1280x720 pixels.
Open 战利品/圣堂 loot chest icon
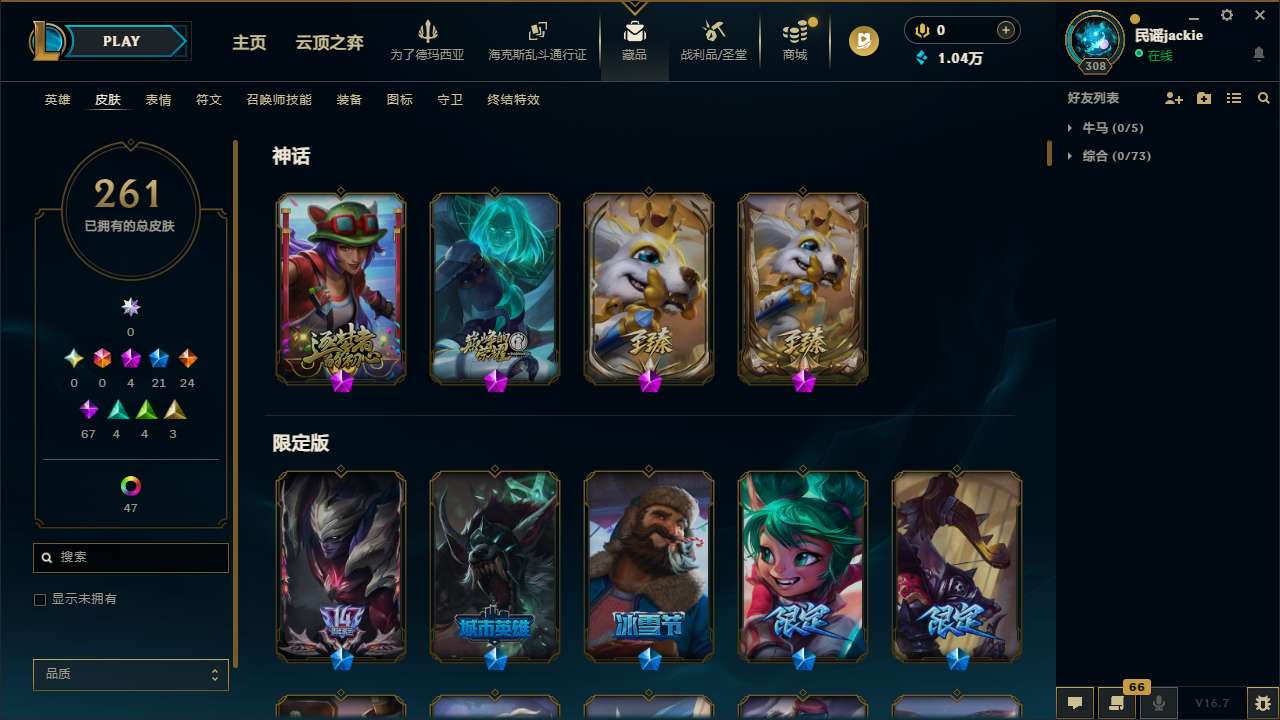pyautogui.click(x=713, y=40)
